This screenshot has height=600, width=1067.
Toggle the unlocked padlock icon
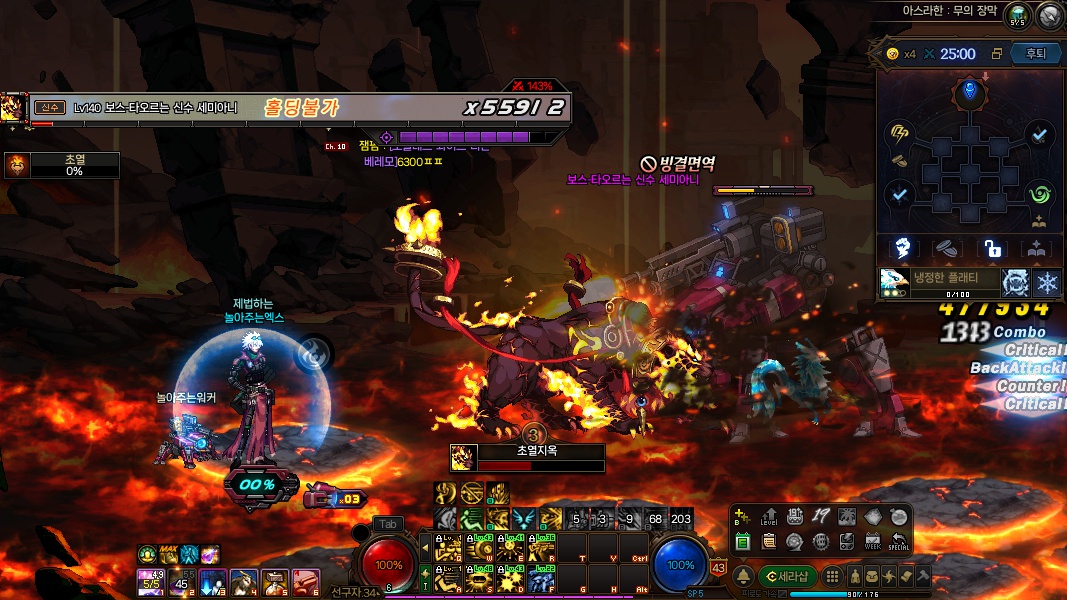click(992, 248)
